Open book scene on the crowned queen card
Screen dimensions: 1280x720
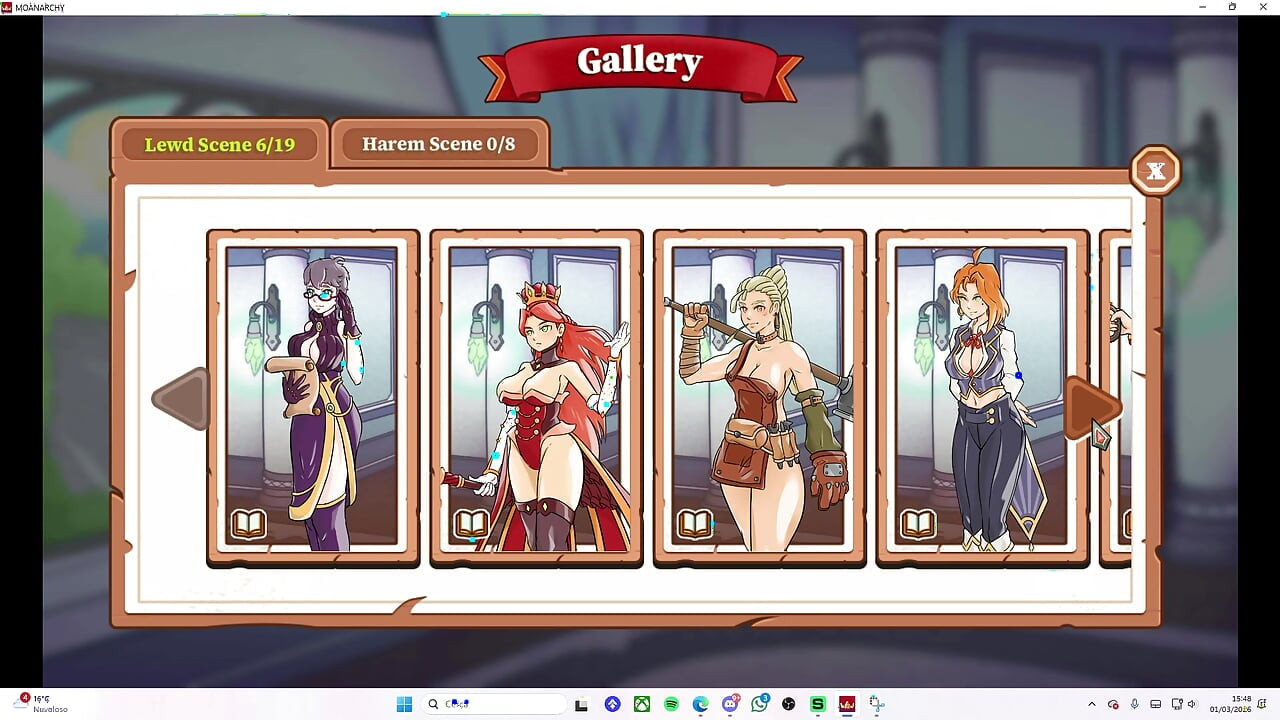pos(471,525)
